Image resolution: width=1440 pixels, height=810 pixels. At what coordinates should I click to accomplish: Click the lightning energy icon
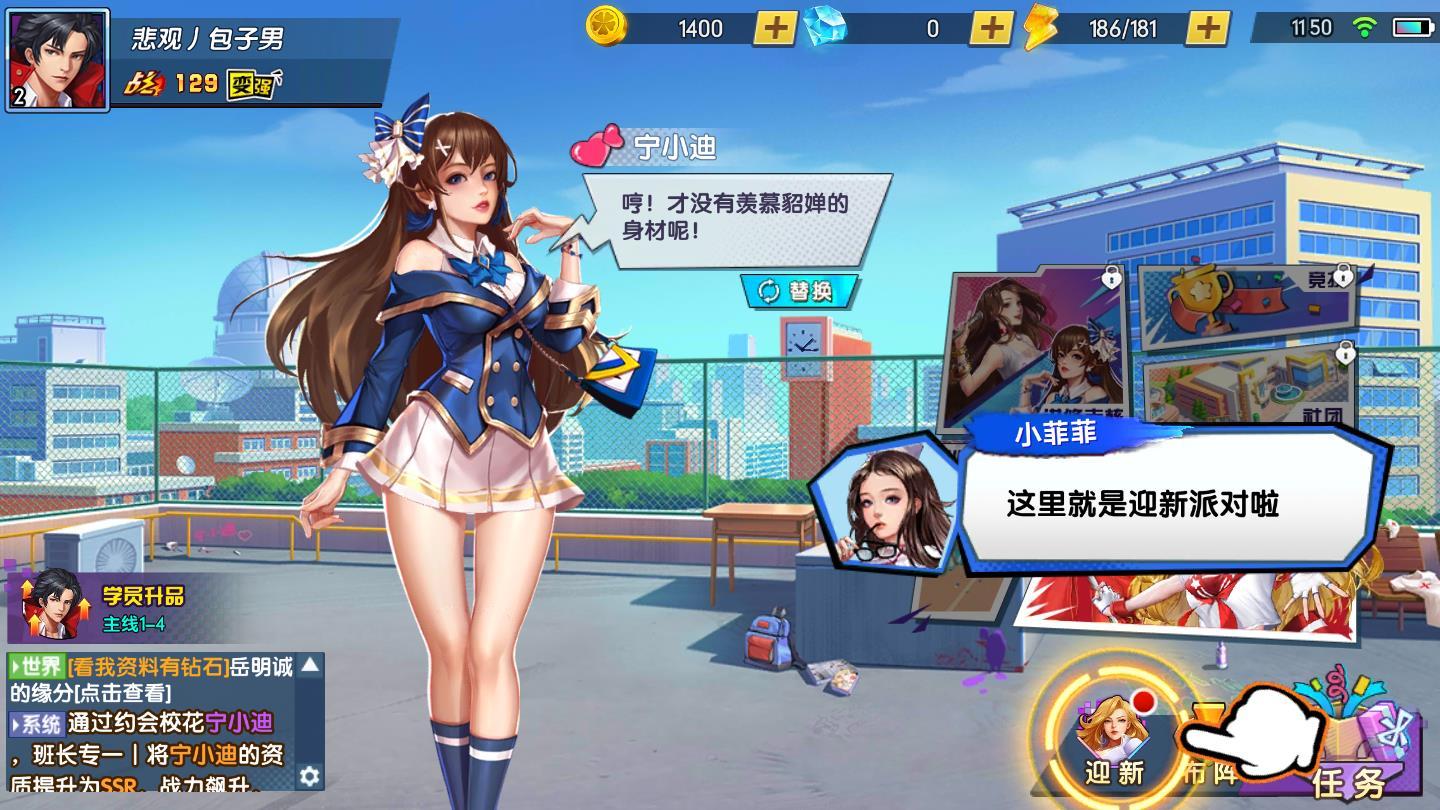tap(1041, 28)
